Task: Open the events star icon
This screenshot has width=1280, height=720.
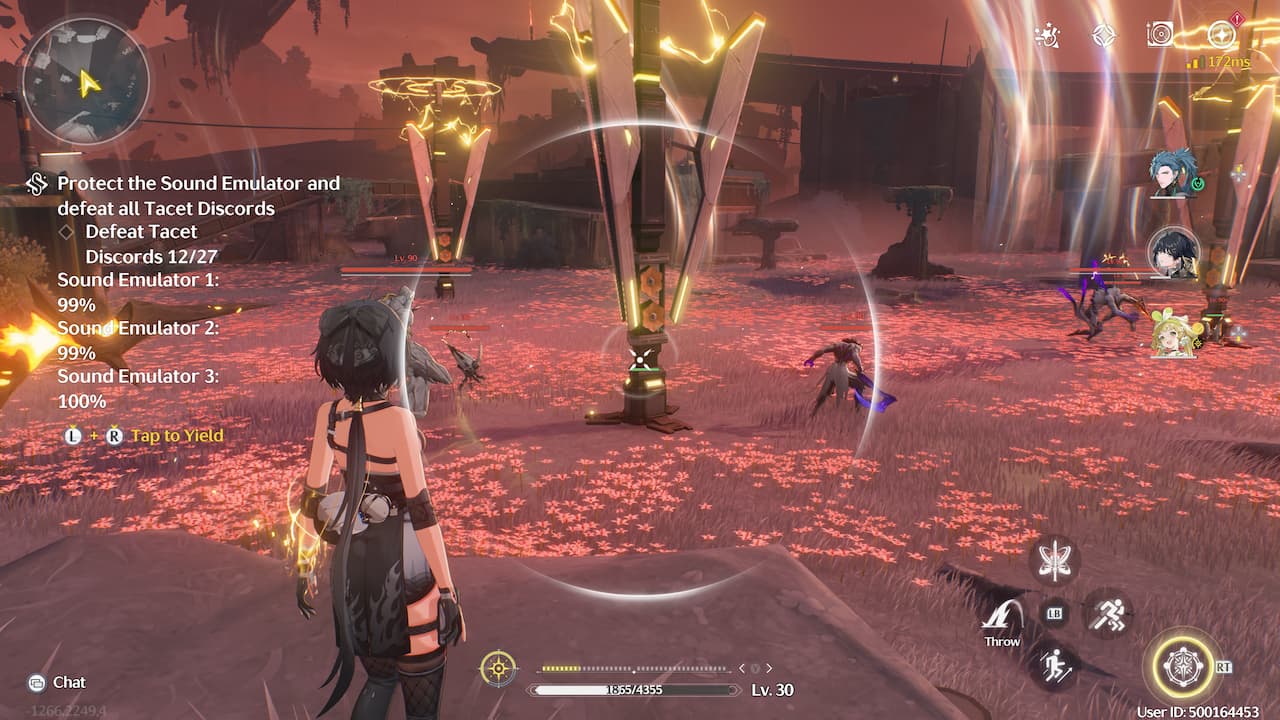Action: pos(1047,36)
